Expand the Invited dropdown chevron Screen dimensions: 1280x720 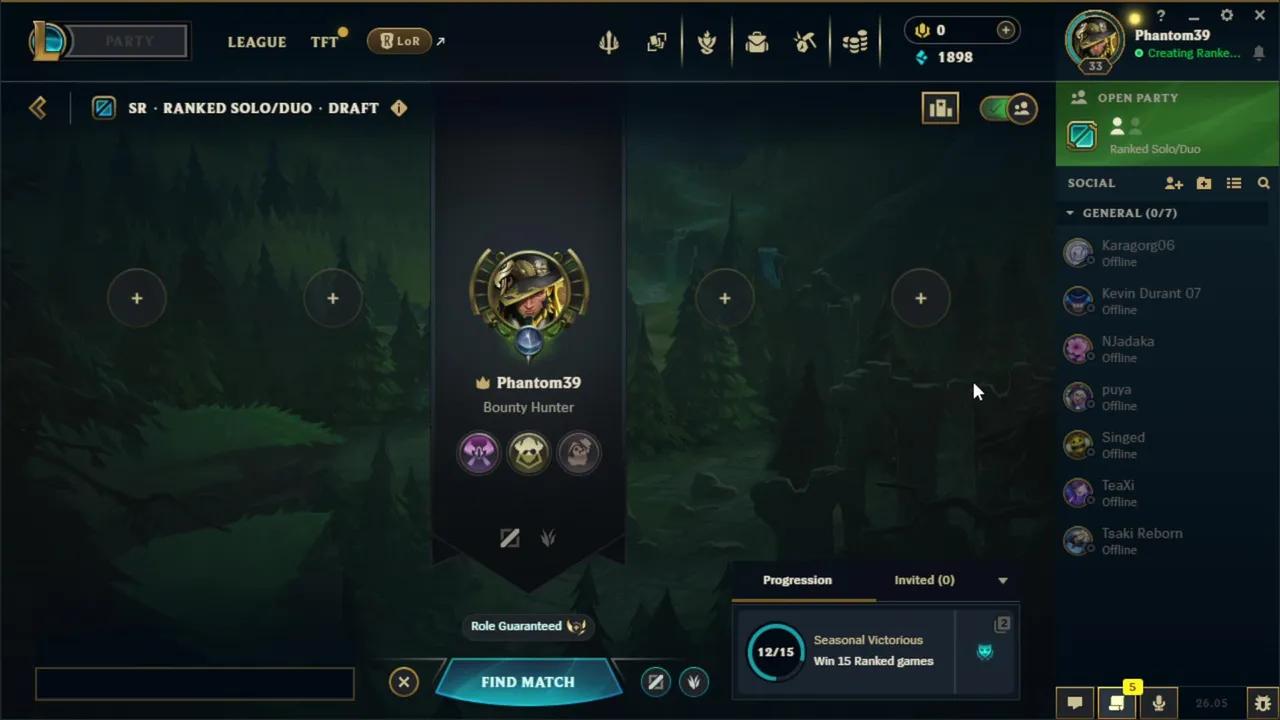coord(1002,580)
